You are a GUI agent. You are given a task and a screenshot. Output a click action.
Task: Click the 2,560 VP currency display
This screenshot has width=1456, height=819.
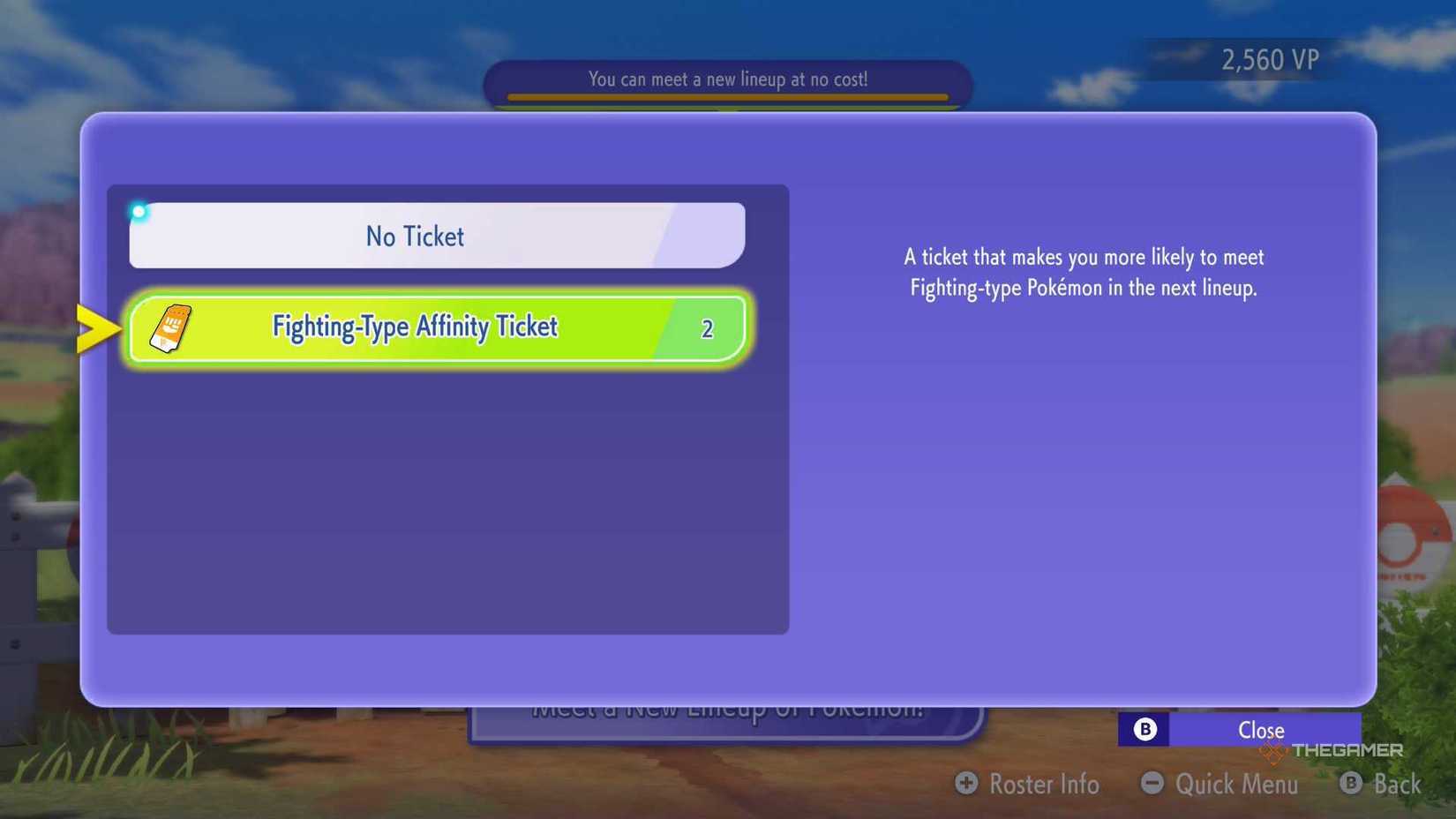(x=1270, y=59)
